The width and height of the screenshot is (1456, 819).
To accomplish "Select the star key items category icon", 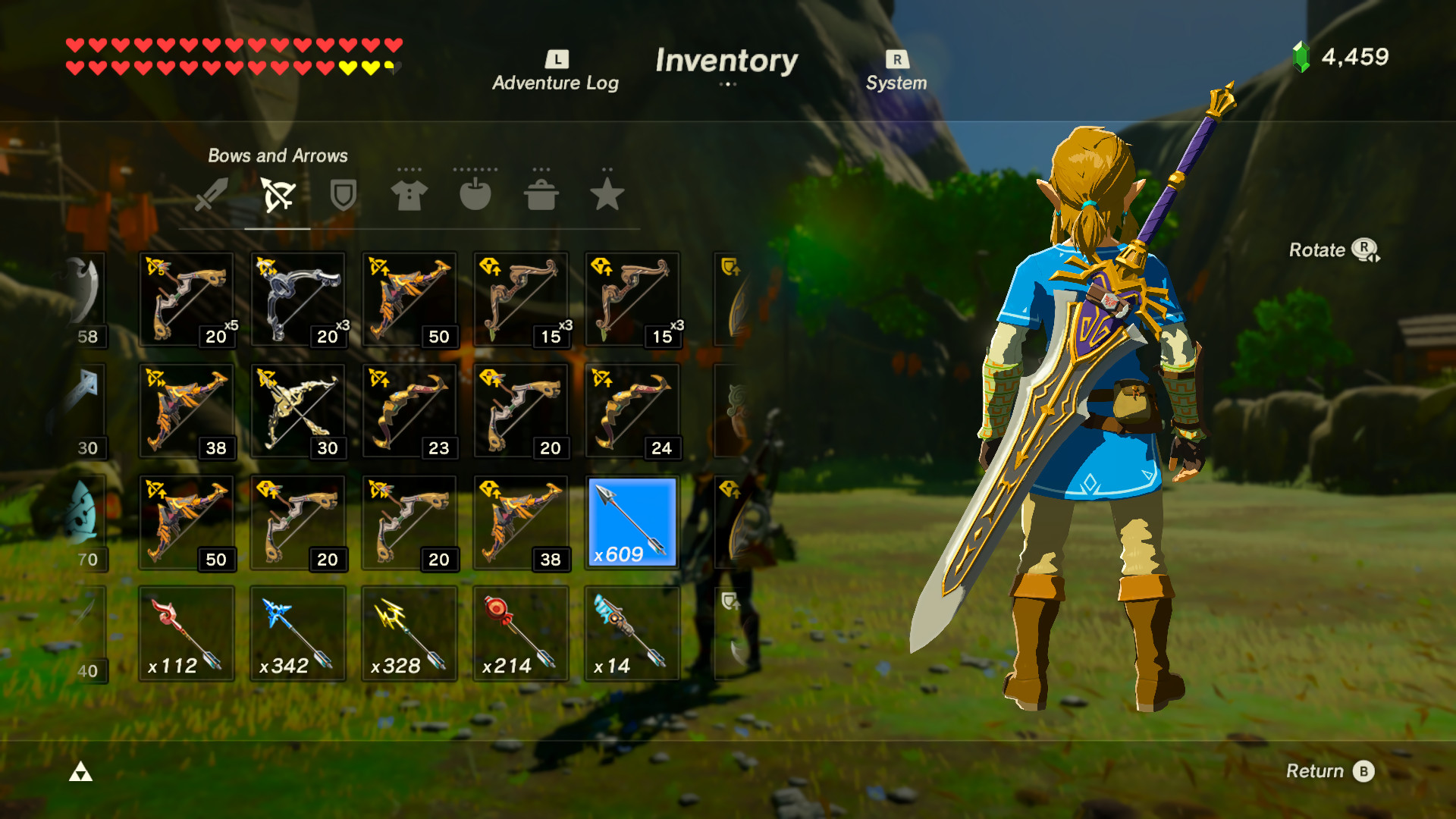I will click(x=607, y=196).
